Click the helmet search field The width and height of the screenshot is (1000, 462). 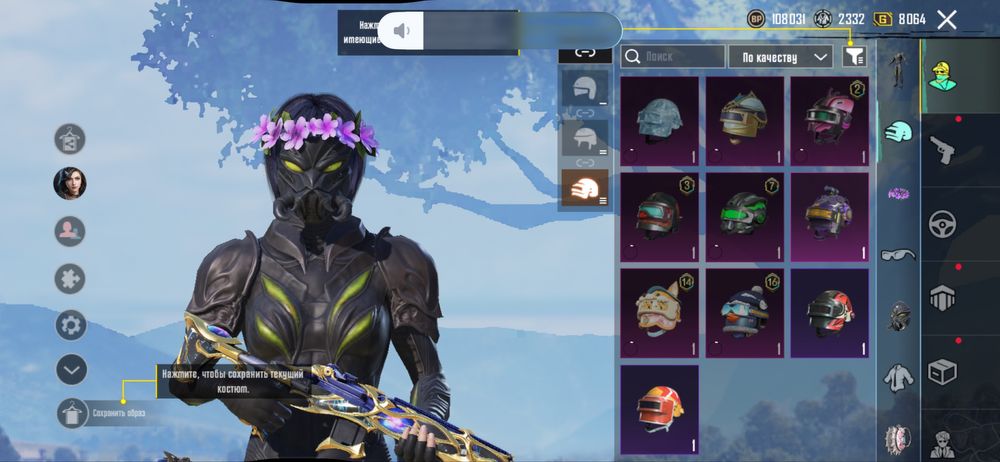click(673, 57)
